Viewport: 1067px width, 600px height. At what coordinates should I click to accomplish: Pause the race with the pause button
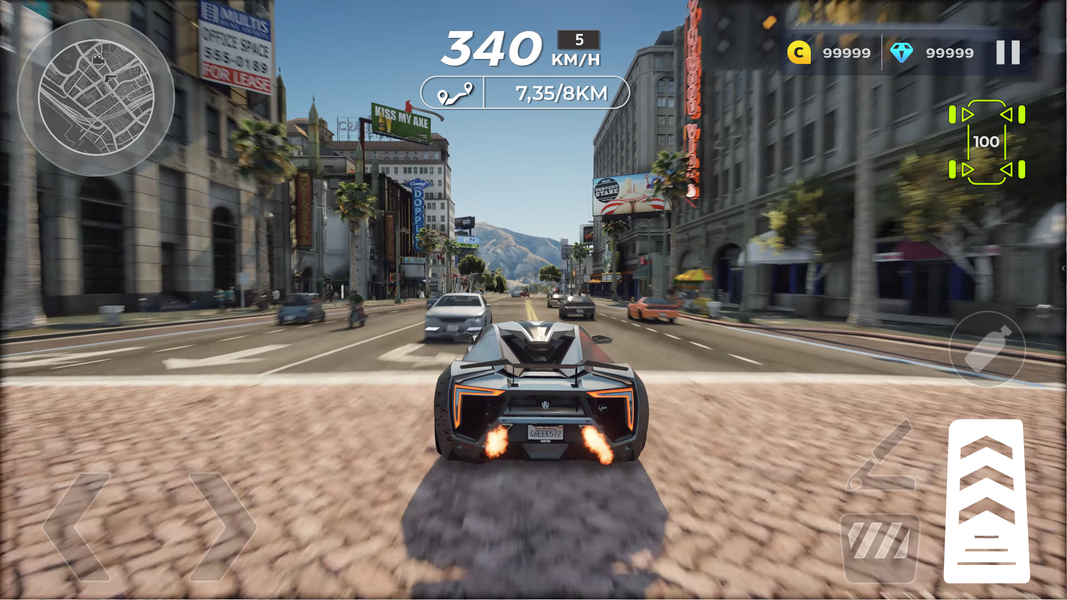coord(1007,53)
